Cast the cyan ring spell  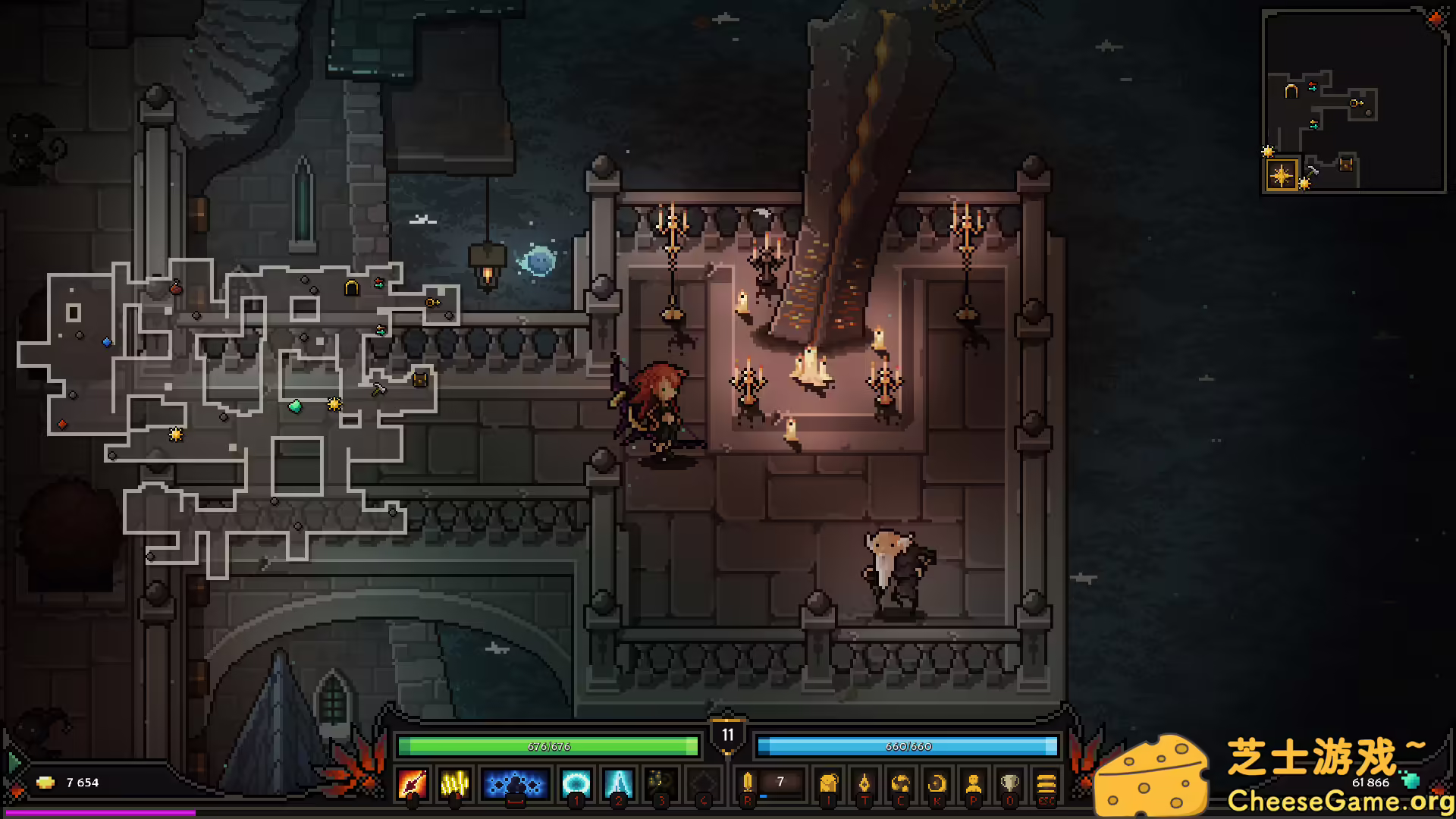[x=576, y=783]
